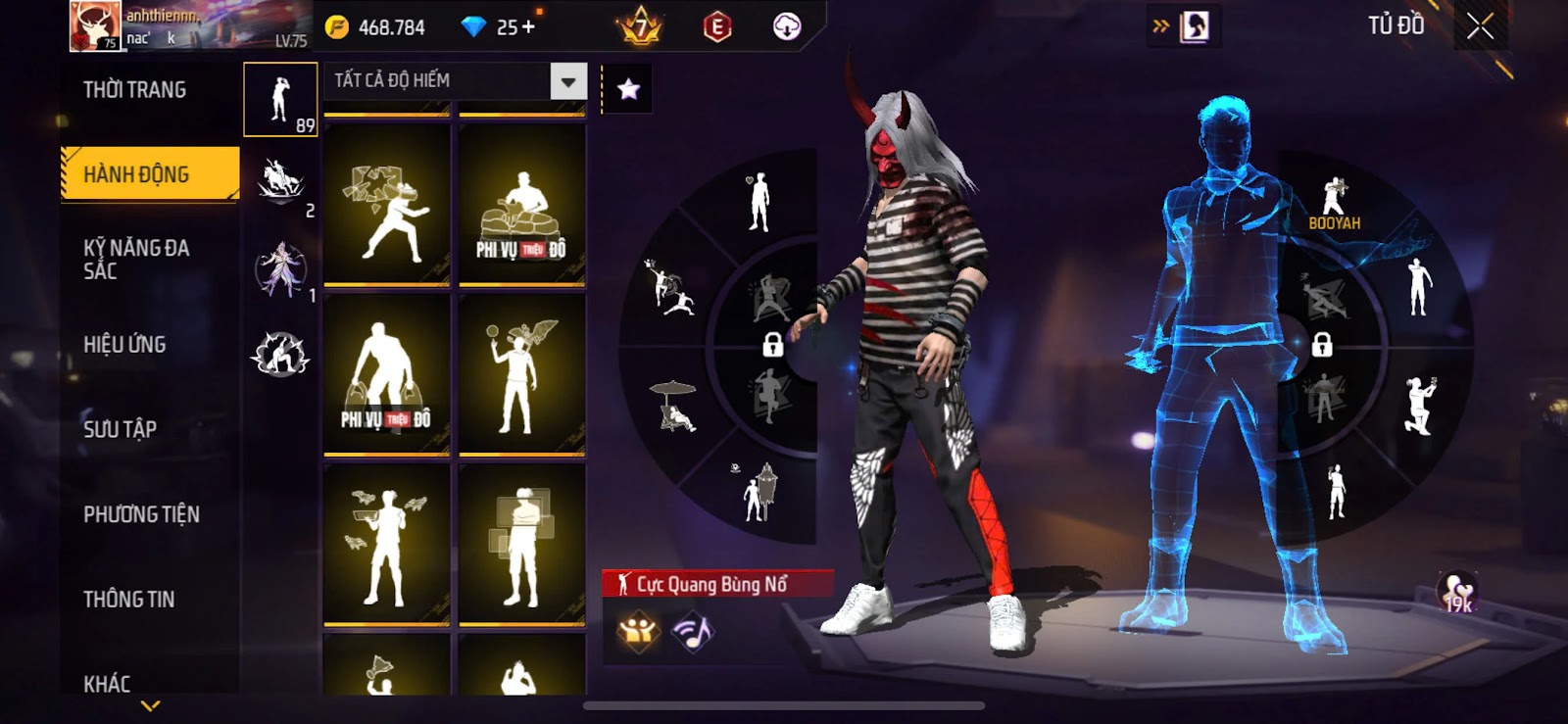This screenshot has height=724, width=1568.
Task: Choose the seated Phi Vụ Triệu Đô emote
Action: coord(521,207)
